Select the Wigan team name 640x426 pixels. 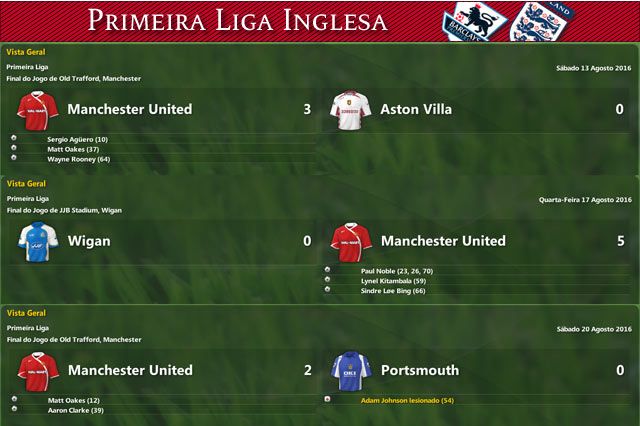click(x=90, y=241)
